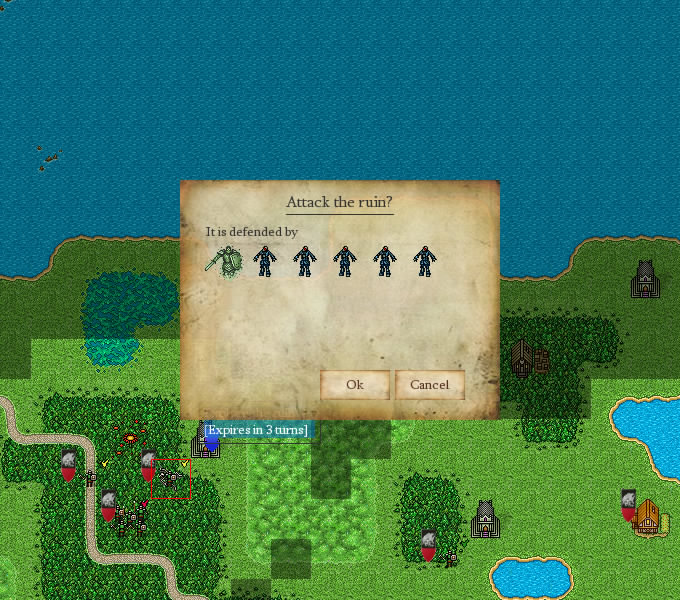The width and height of the screenshot is (680, 600).
Task: Confirm the ruin attack with Ok
Action: 354,385
